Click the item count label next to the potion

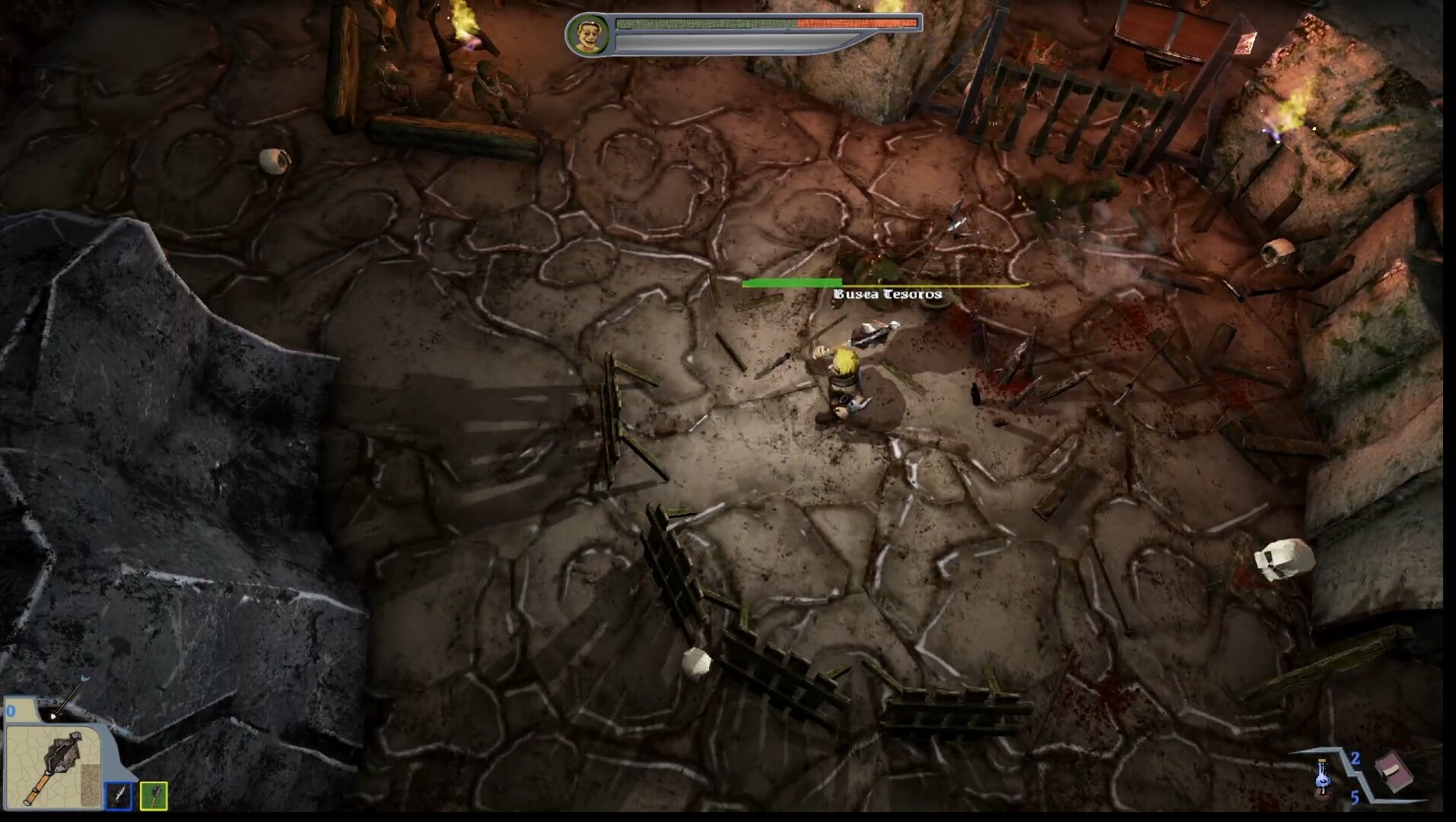coord(1356,760)
